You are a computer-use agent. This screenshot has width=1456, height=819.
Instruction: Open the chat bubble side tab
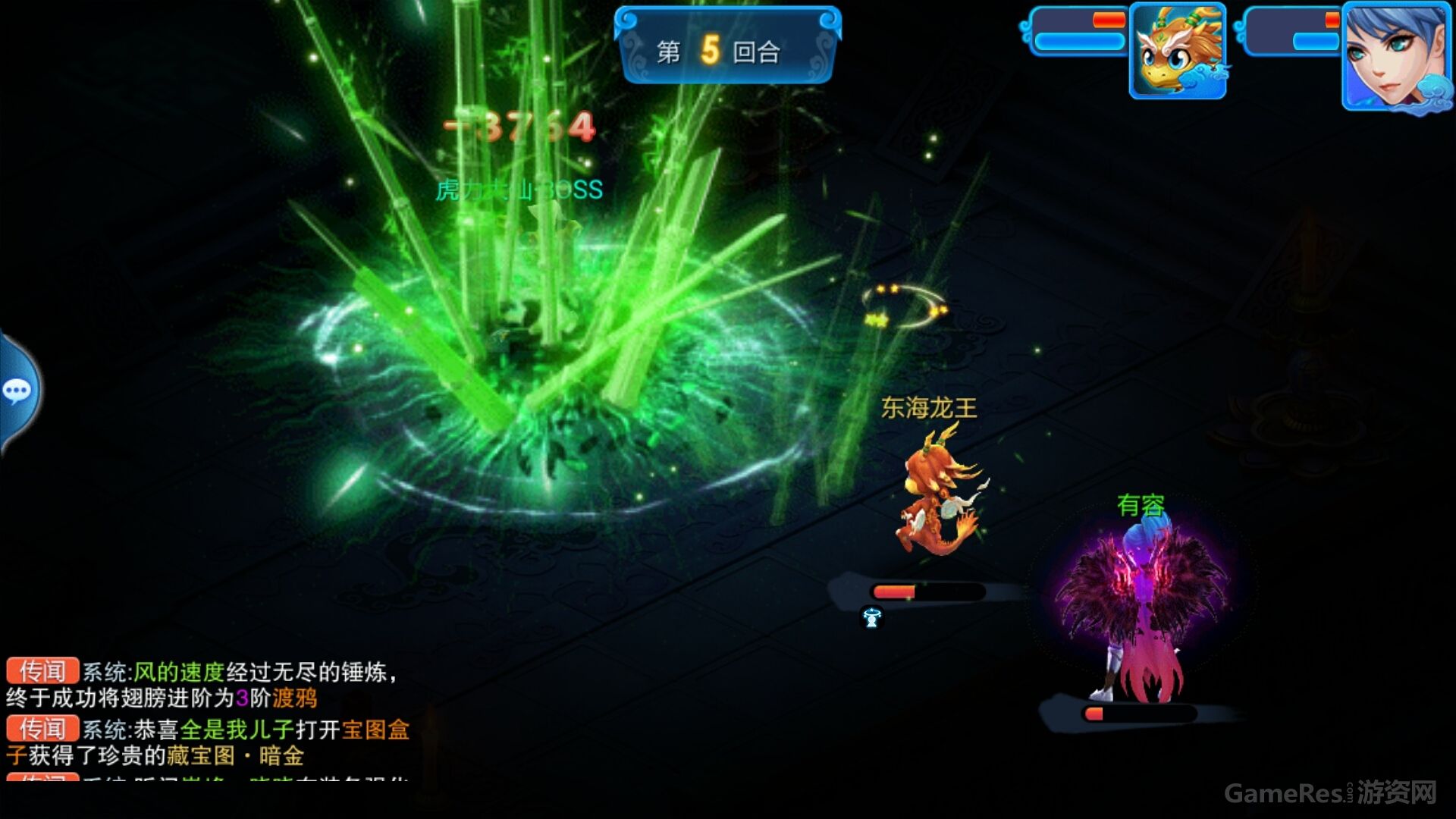(18, 391)
